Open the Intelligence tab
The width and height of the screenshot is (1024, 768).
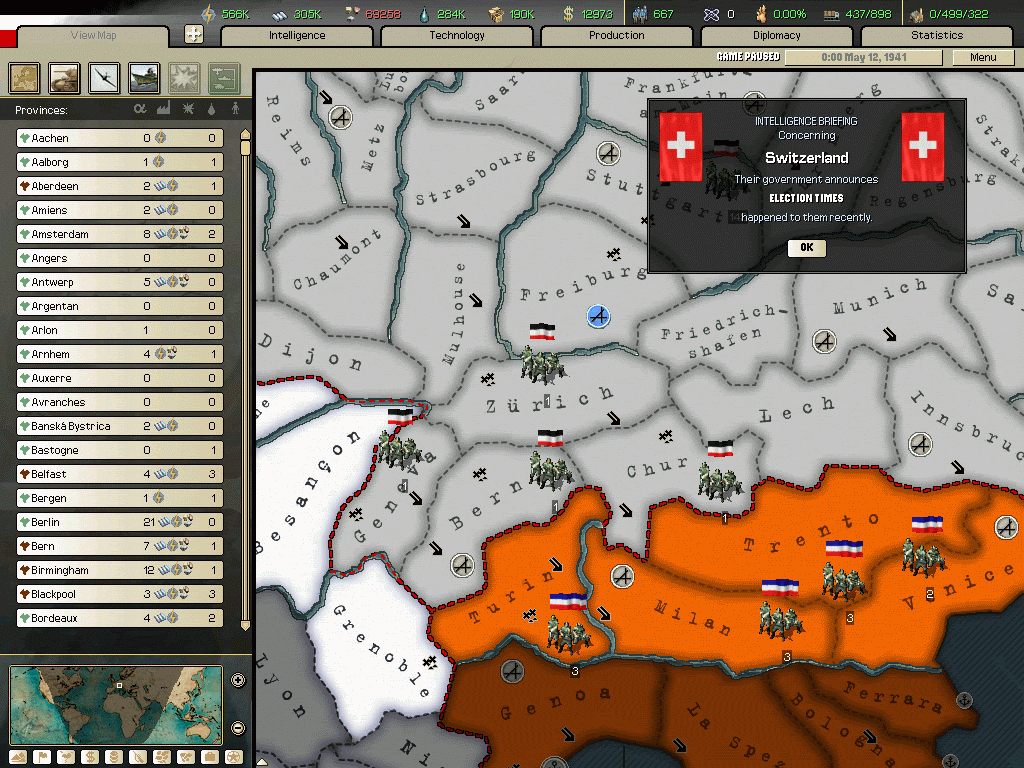pos(297,36)
